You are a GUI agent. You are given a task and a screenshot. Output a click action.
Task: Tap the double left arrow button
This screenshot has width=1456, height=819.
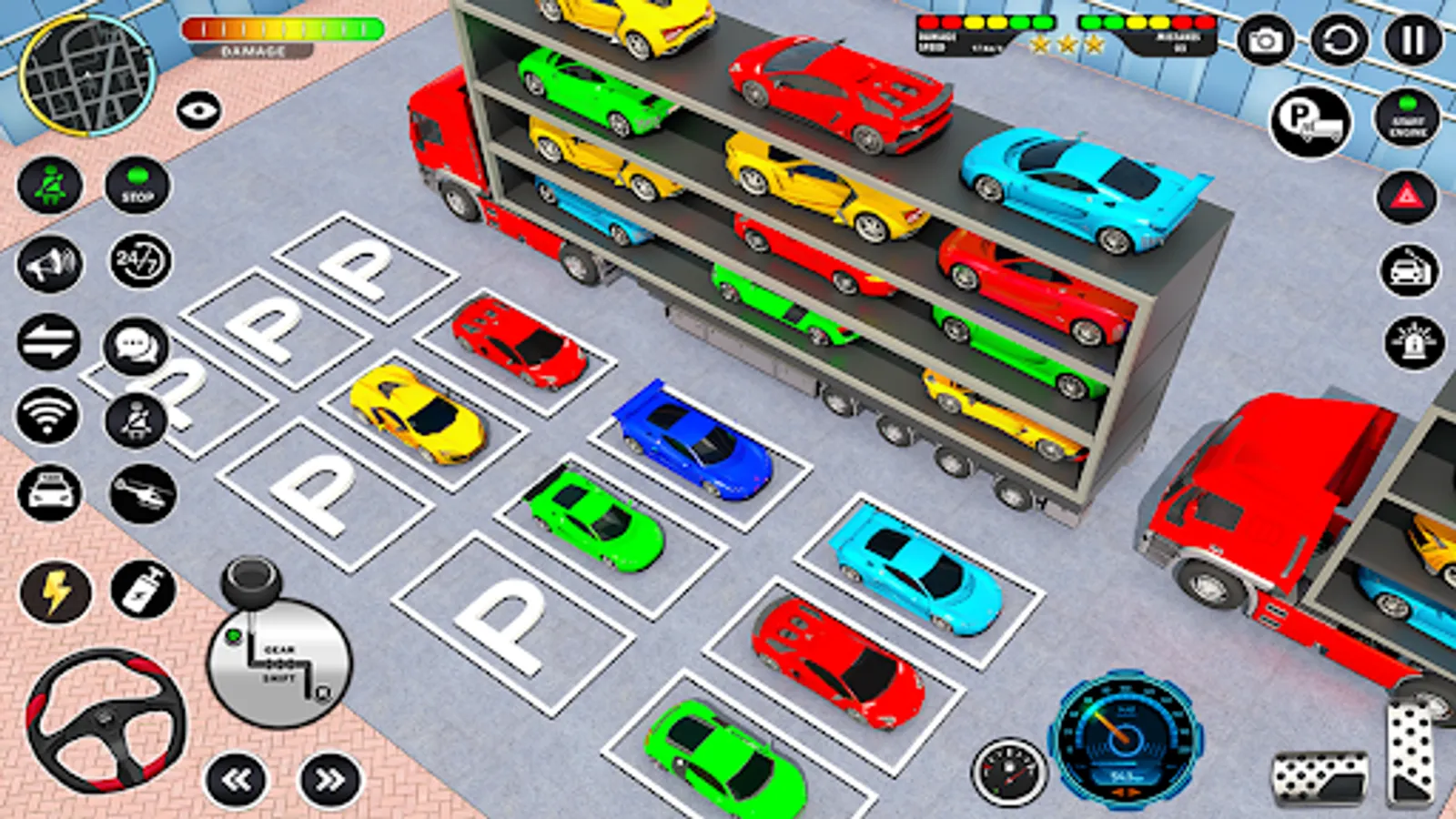[x=237, y=780]
